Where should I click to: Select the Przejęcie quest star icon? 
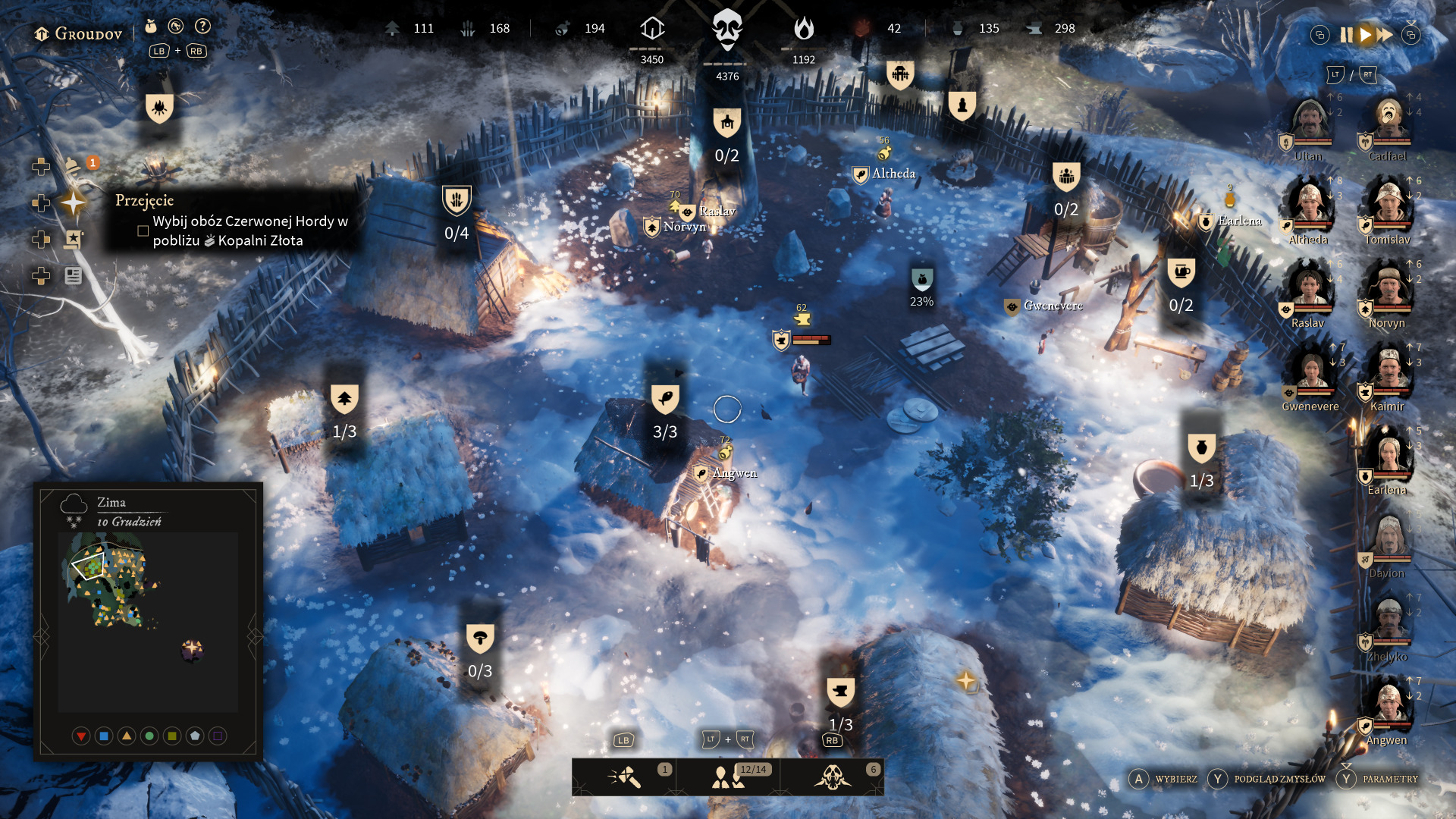click(x=73, y=202)
